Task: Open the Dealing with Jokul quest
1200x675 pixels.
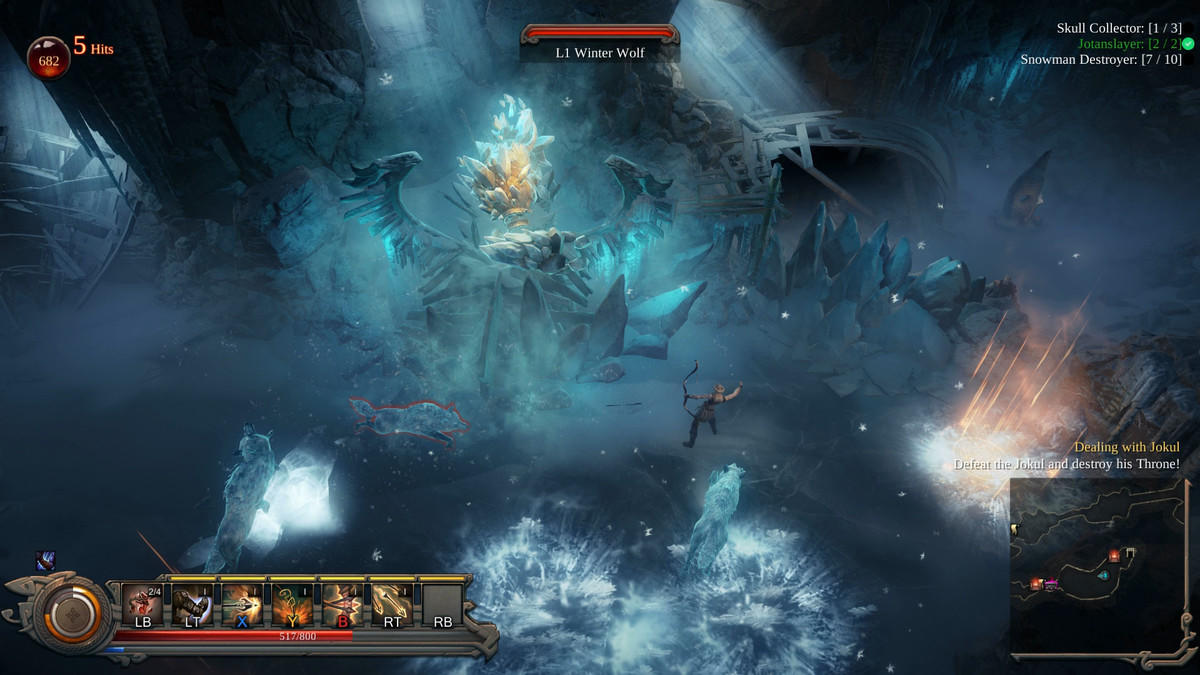Action: coord(1126,447)
